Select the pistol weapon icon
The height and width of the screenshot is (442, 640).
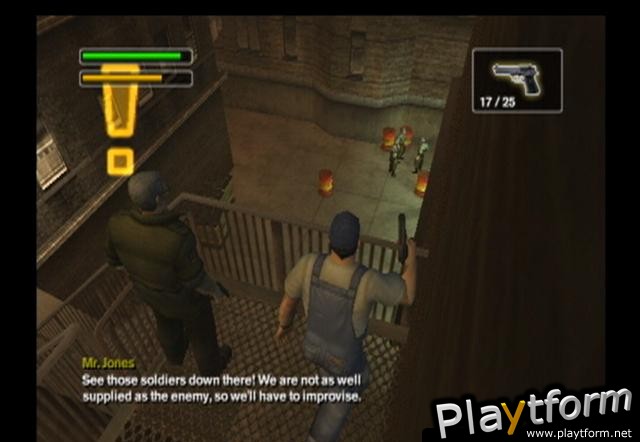[516, 73]
